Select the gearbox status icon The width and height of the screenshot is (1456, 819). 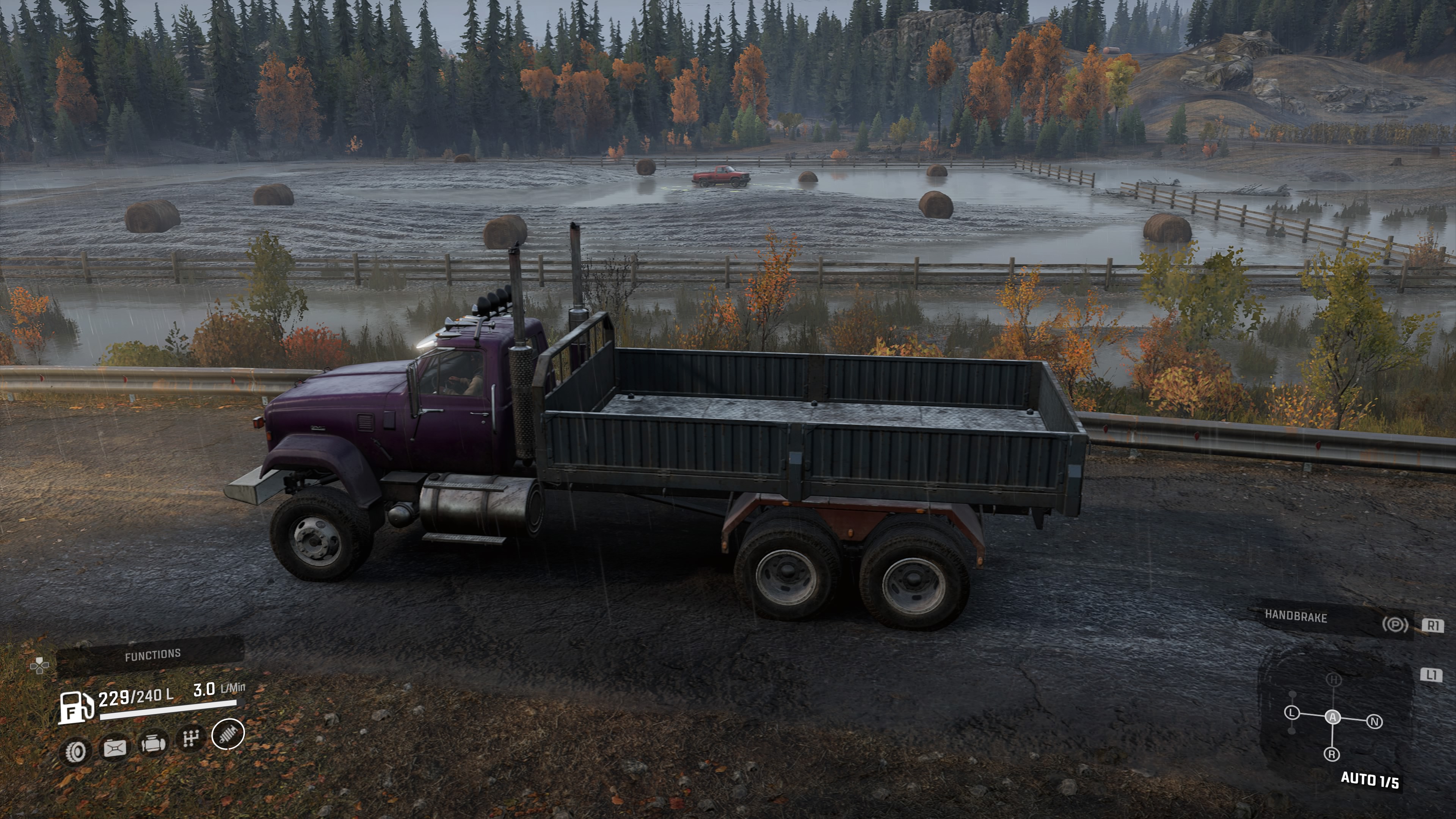(190, 738)
